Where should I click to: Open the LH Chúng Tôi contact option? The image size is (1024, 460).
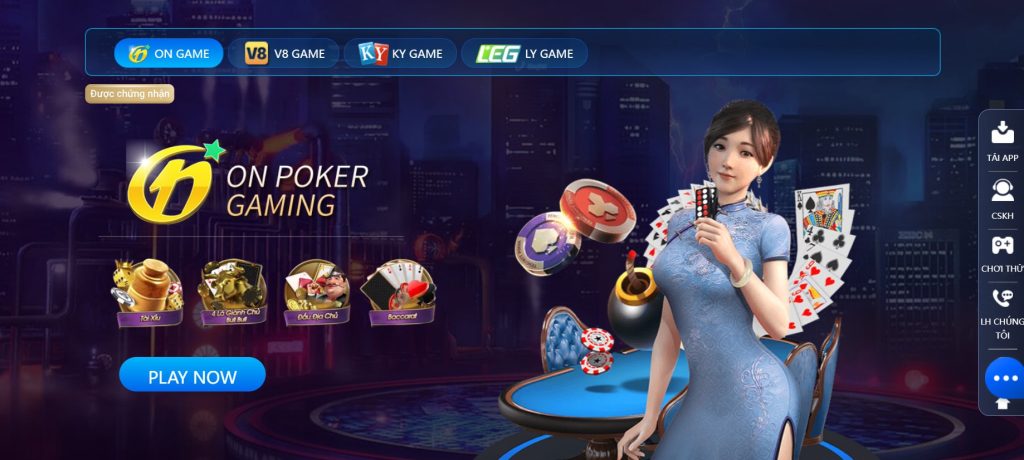click(1002, 313)
